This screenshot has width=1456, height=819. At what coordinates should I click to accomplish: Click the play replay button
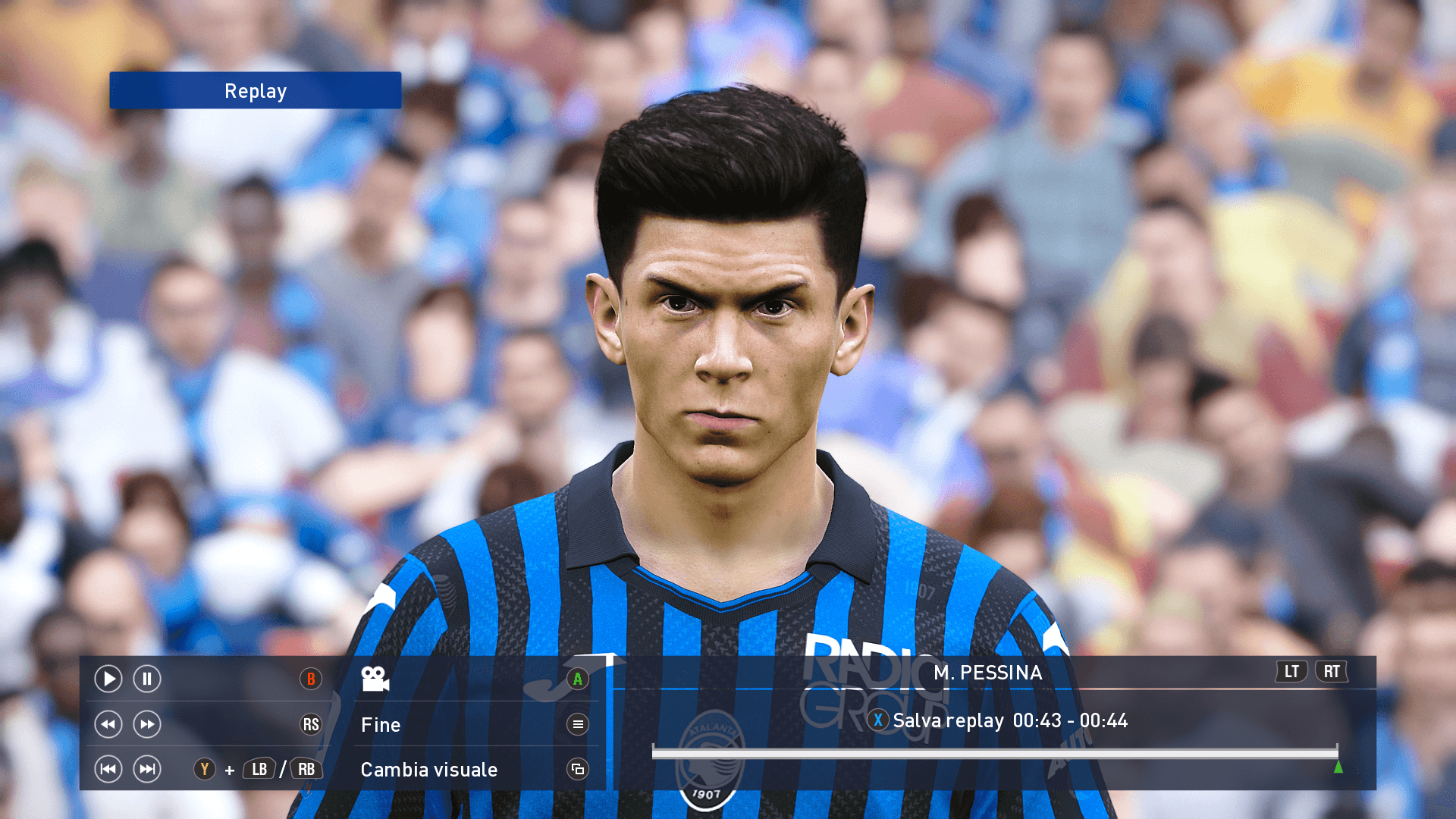click(x=108, y=679)
